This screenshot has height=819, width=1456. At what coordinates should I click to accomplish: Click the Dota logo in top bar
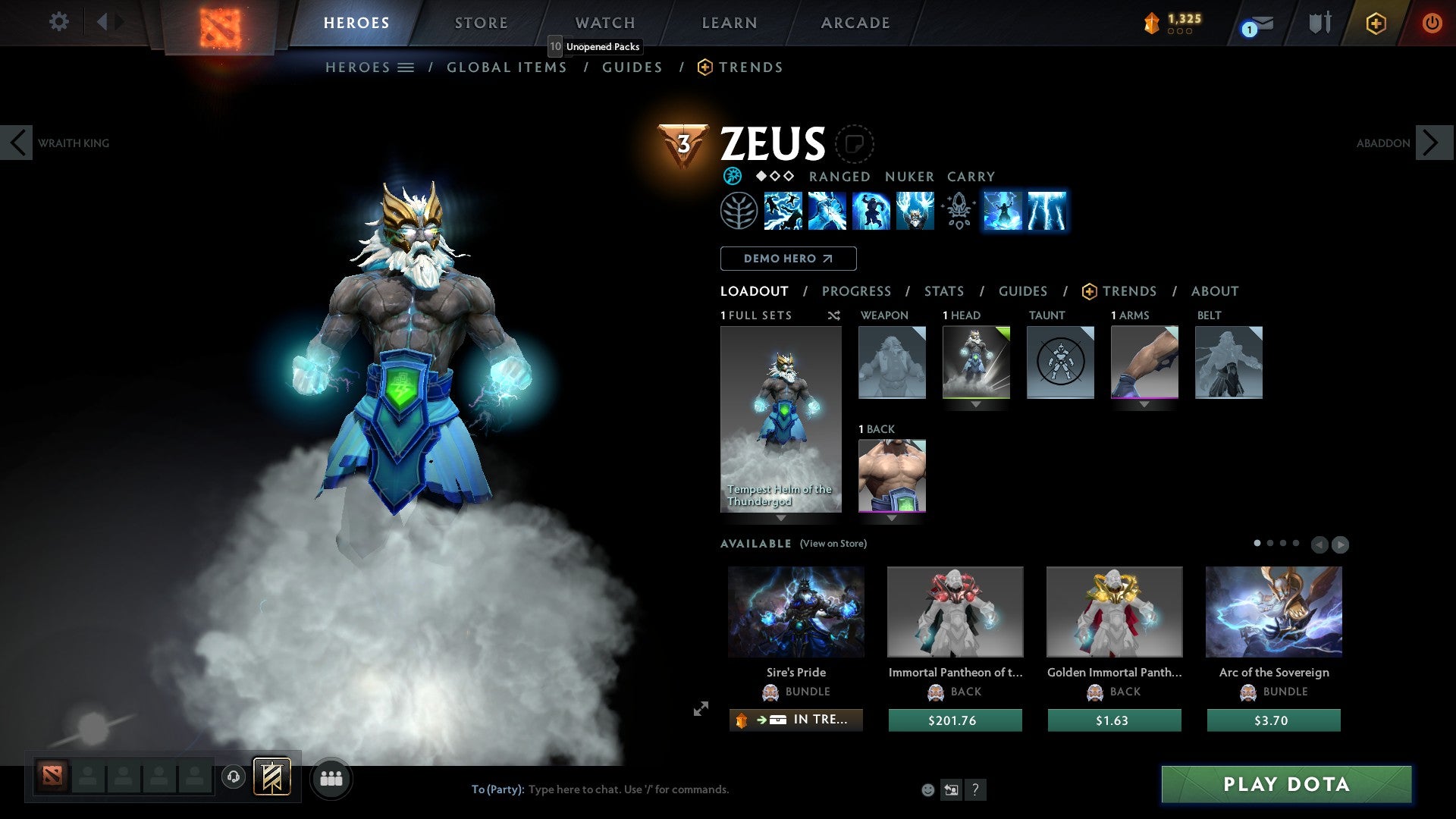[x=220, y=23]
